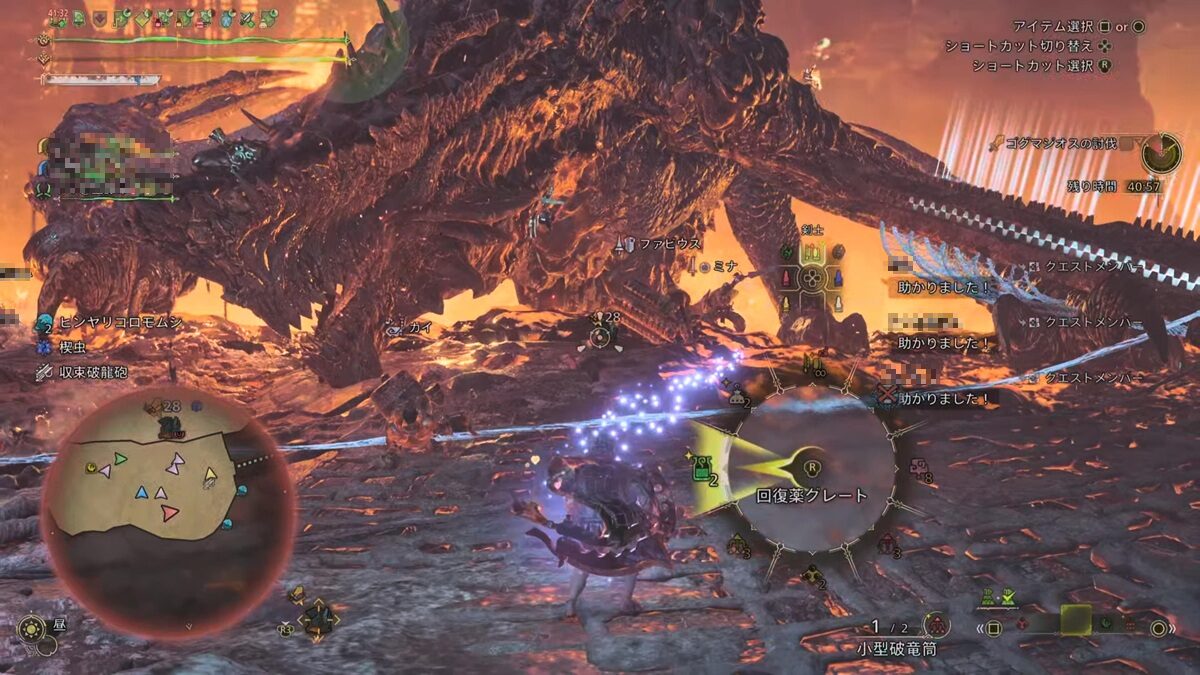Select the 小型破竜筒 ammo icon
Screen dimensions: 1200x675
tap(936, 626)
